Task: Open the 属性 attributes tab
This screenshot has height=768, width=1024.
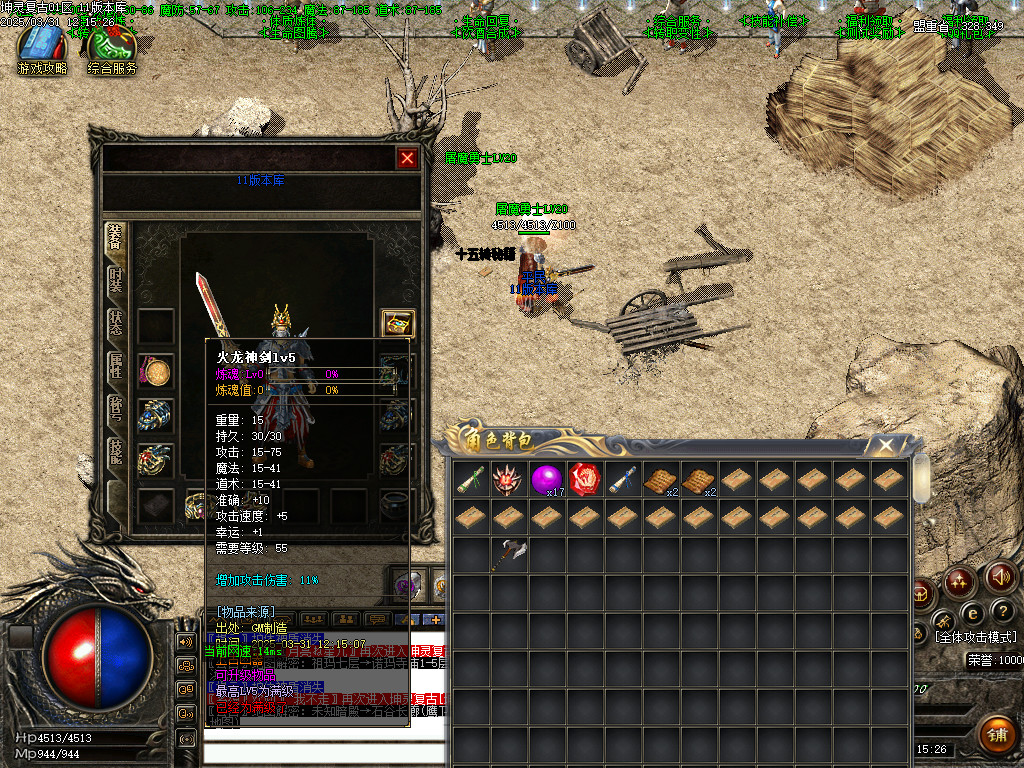Action: (x=116, y=367)
